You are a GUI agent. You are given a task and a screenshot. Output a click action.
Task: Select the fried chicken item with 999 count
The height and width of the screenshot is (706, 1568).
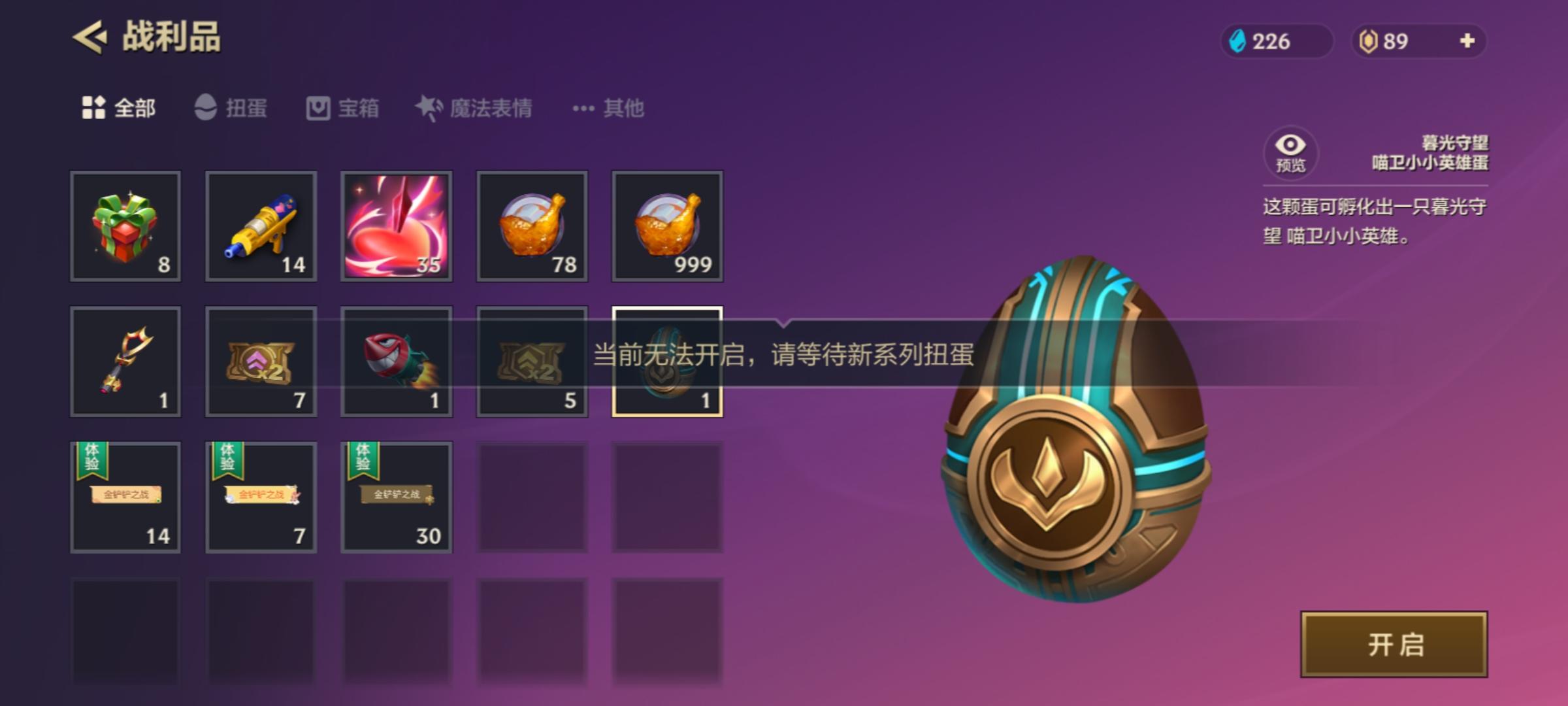[666, 227]
